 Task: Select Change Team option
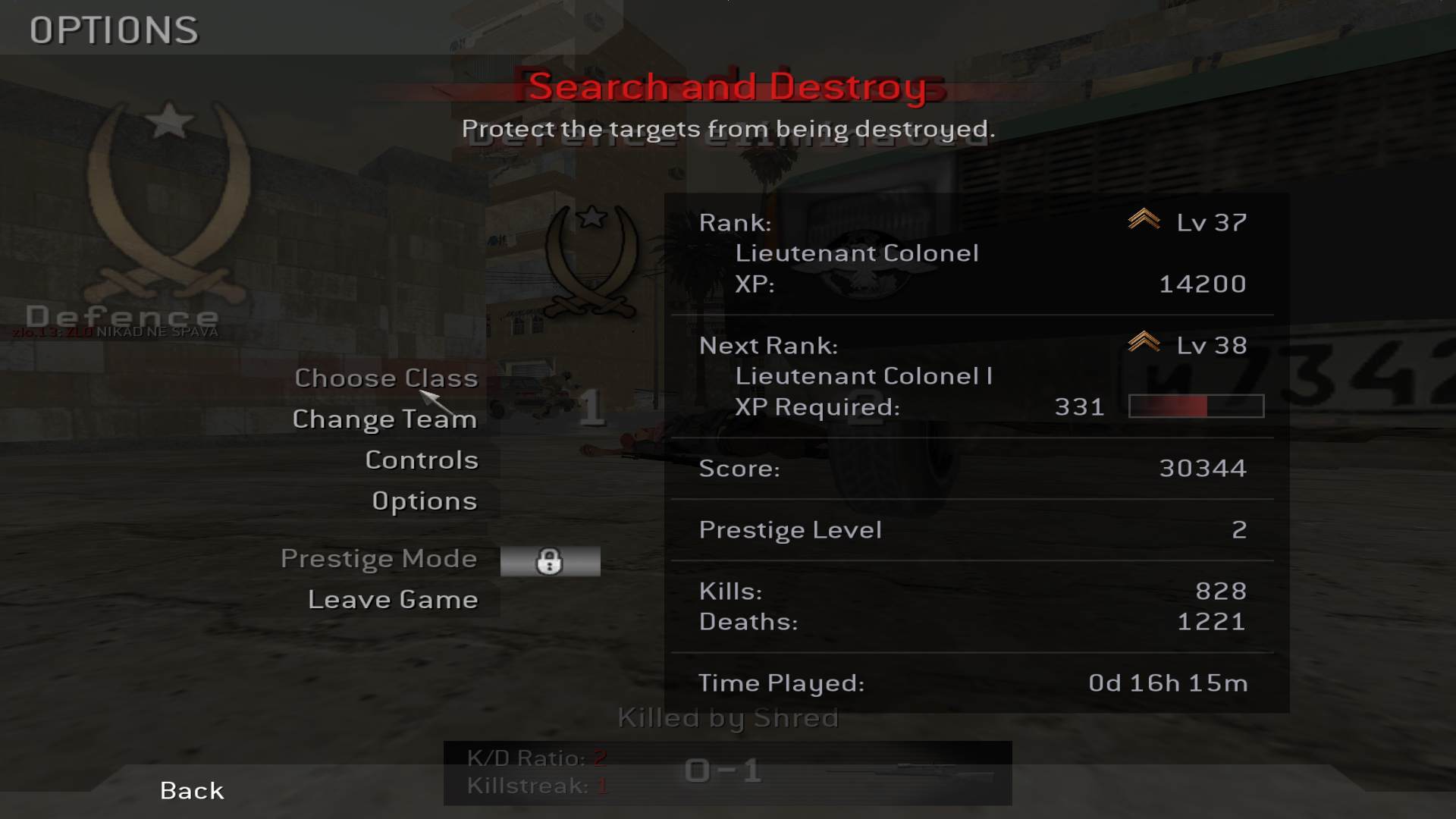[384, 419]
